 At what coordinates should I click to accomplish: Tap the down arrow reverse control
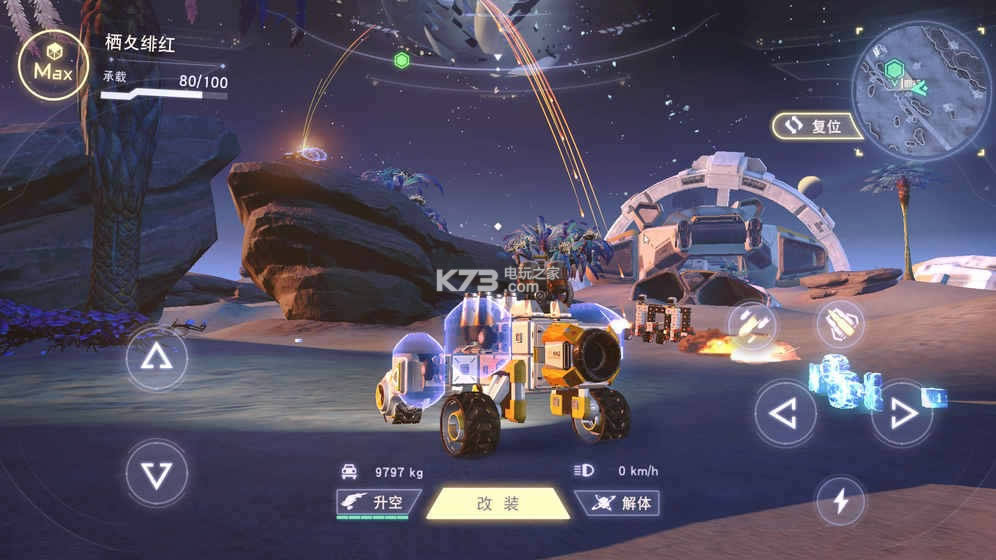[x=156, y=472]
